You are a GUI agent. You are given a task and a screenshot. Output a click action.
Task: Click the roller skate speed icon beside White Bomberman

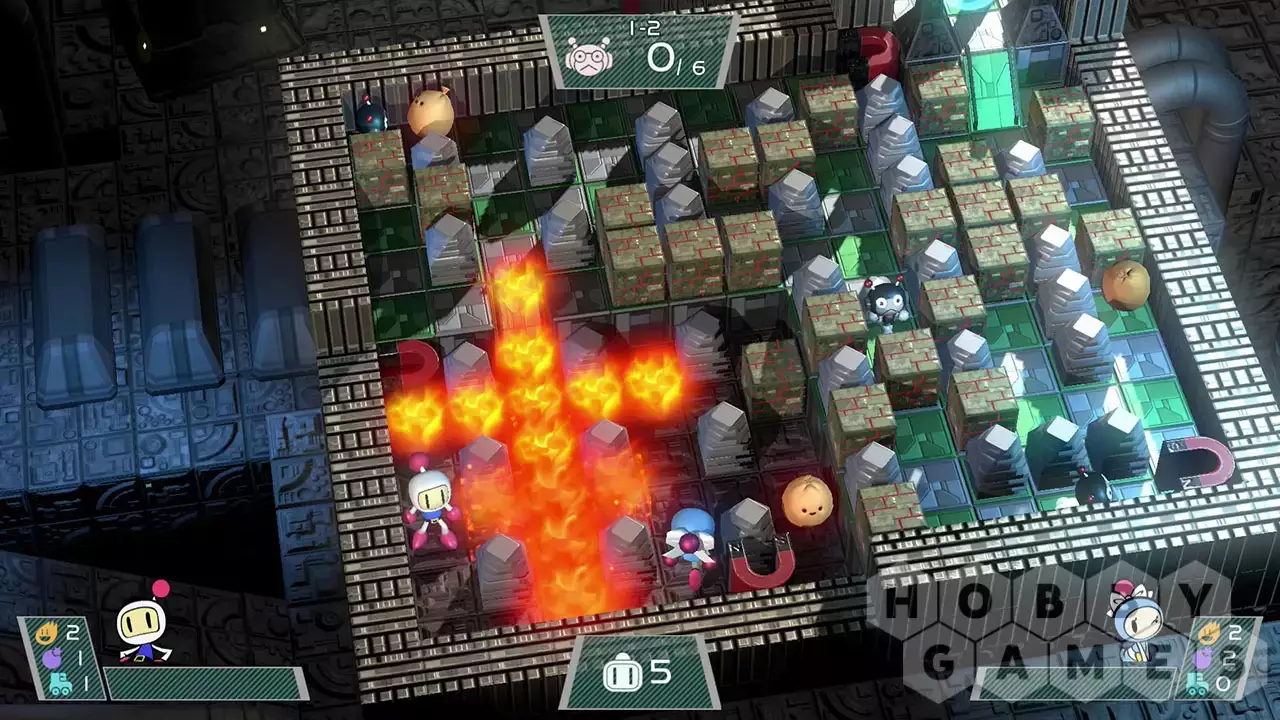(x=60, y=684)
